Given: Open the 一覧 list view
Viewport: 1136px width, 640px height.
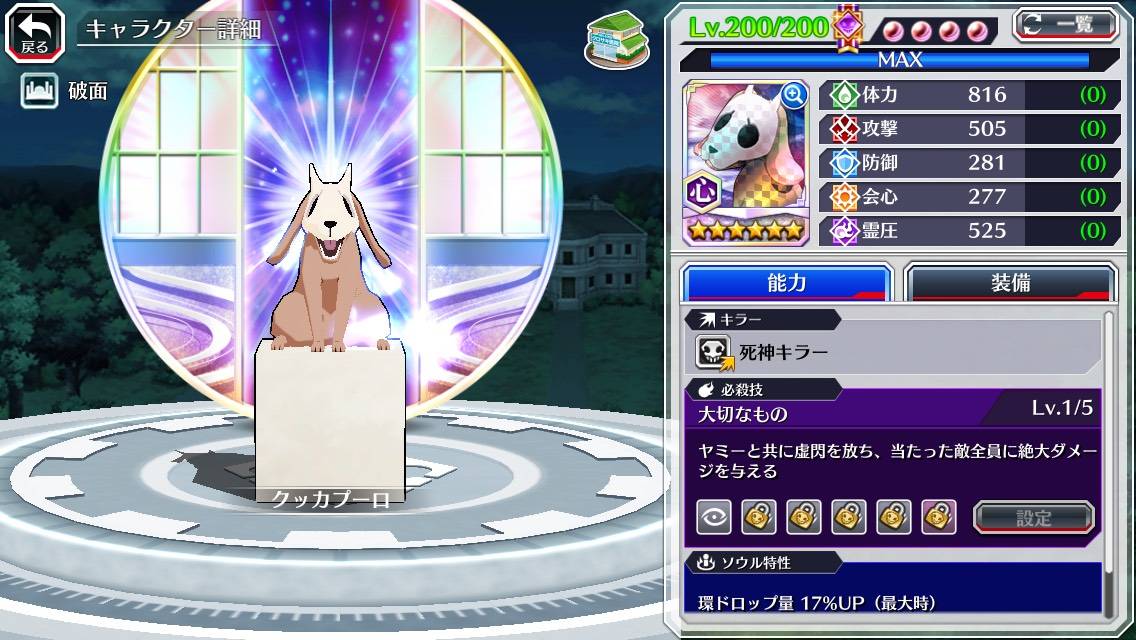Looking at the screenshot, I should coord(1066,23).
